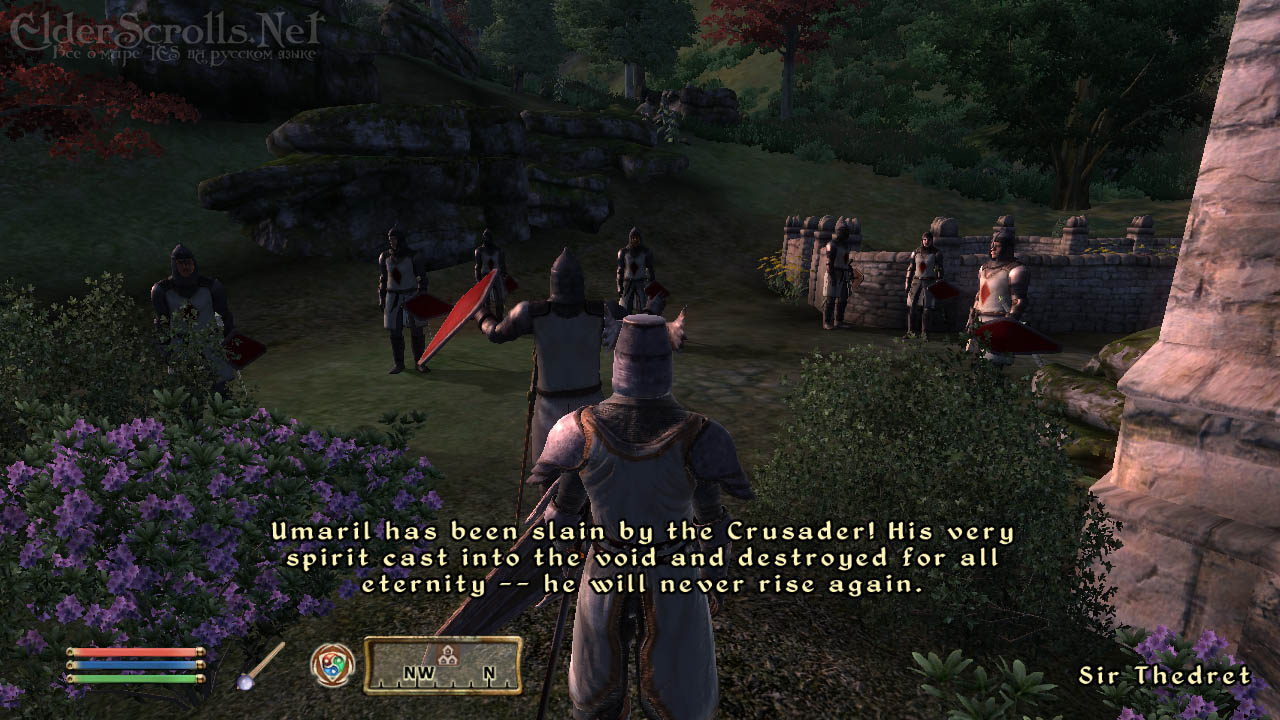Click the settlement marker on the compass
This screenshot has height=720, width=1280.
pyautogui.click(x=449, y=655)
